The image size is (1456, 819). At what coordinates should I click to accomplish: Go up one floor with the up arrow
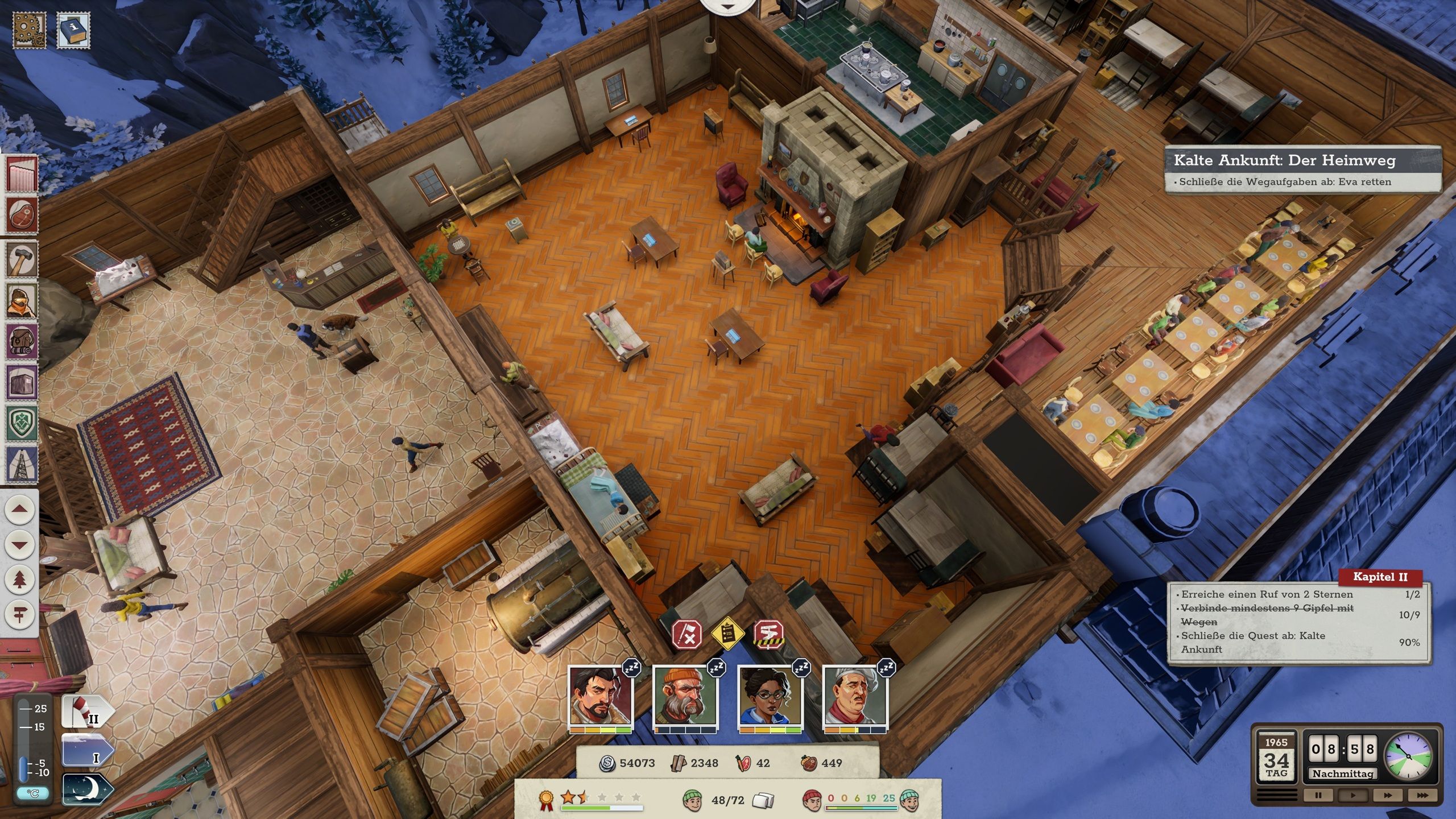click(20, 509)
